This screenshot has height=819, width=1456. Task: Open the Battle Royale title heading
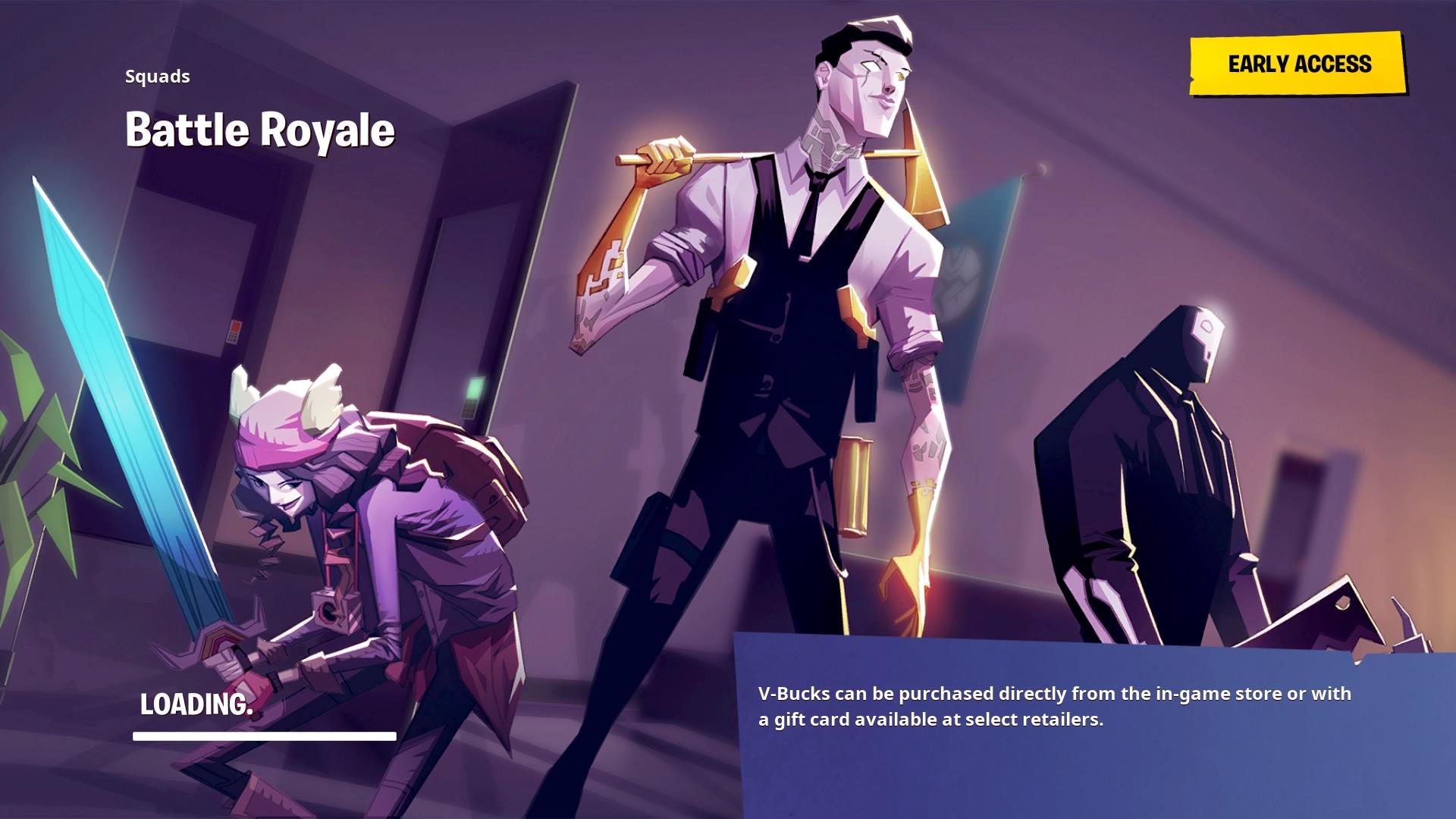click(x=259, y=129)
